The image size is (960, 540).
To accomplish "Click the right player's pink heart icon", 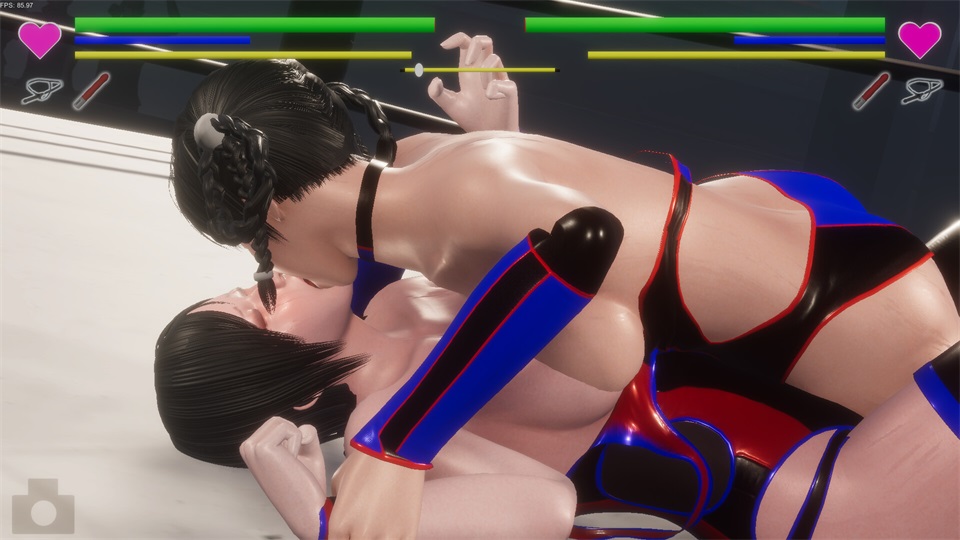I will pos(919,39).
